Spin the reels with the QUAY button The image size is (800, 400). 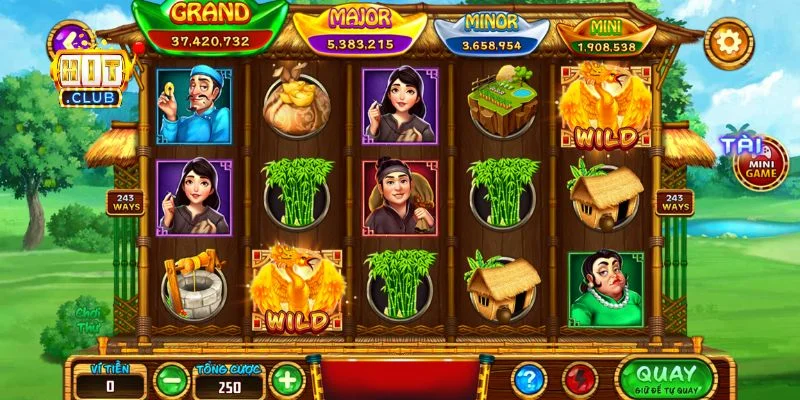tap(666, 378)
